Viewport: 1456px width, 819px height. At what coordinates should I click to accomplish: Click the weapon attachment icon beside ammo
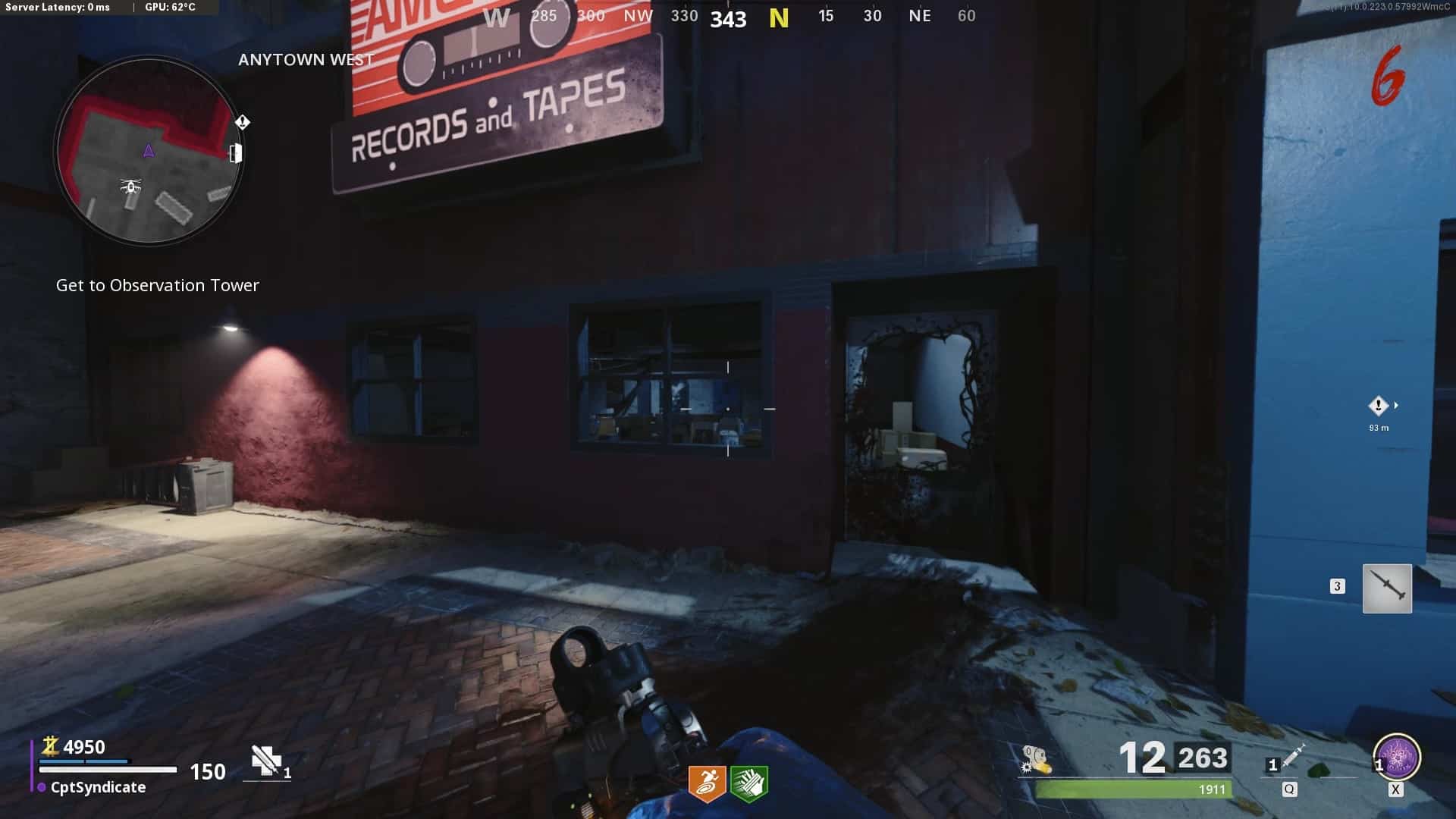pyautogui.click(x=1036, y=759)
